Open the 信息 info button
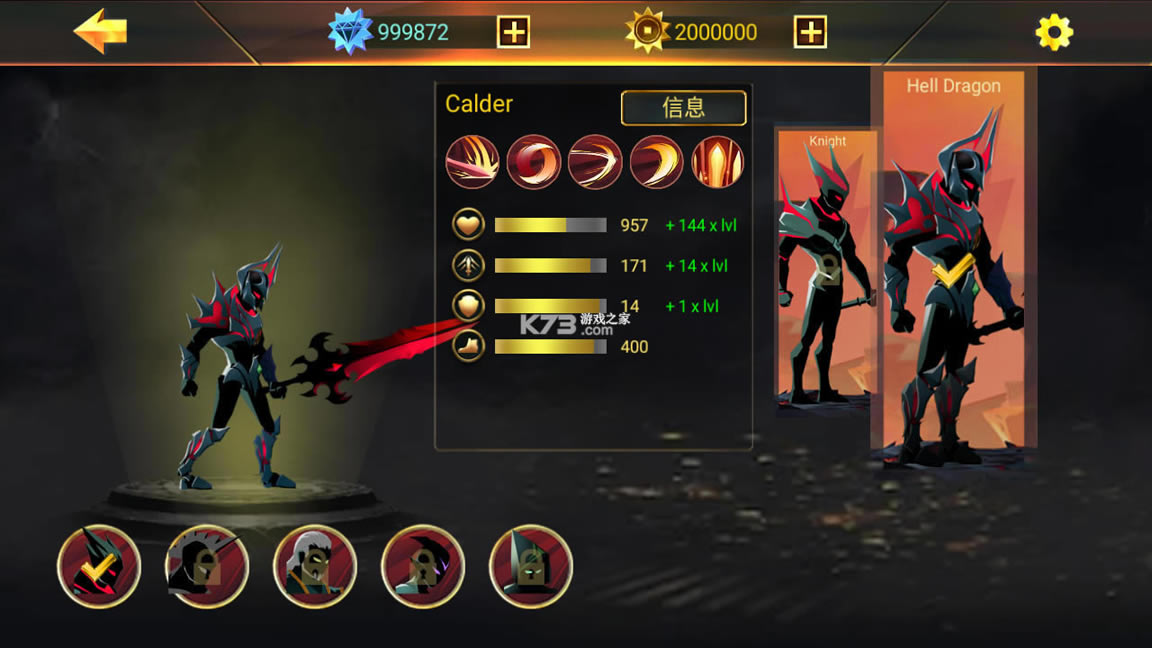 pyautogui.click(x=684, y=108)
